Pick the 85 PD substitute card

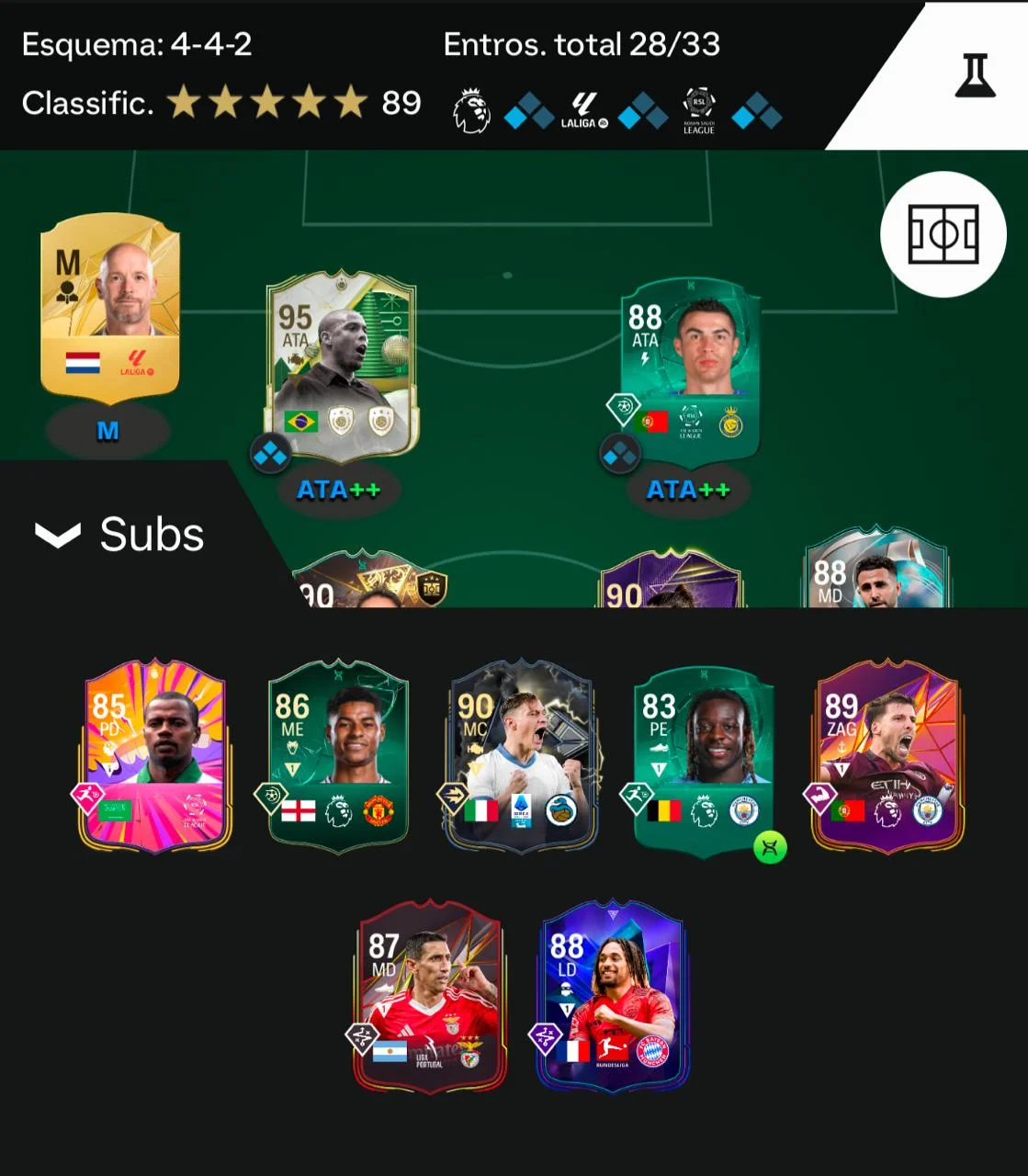(x=154, y=755)
